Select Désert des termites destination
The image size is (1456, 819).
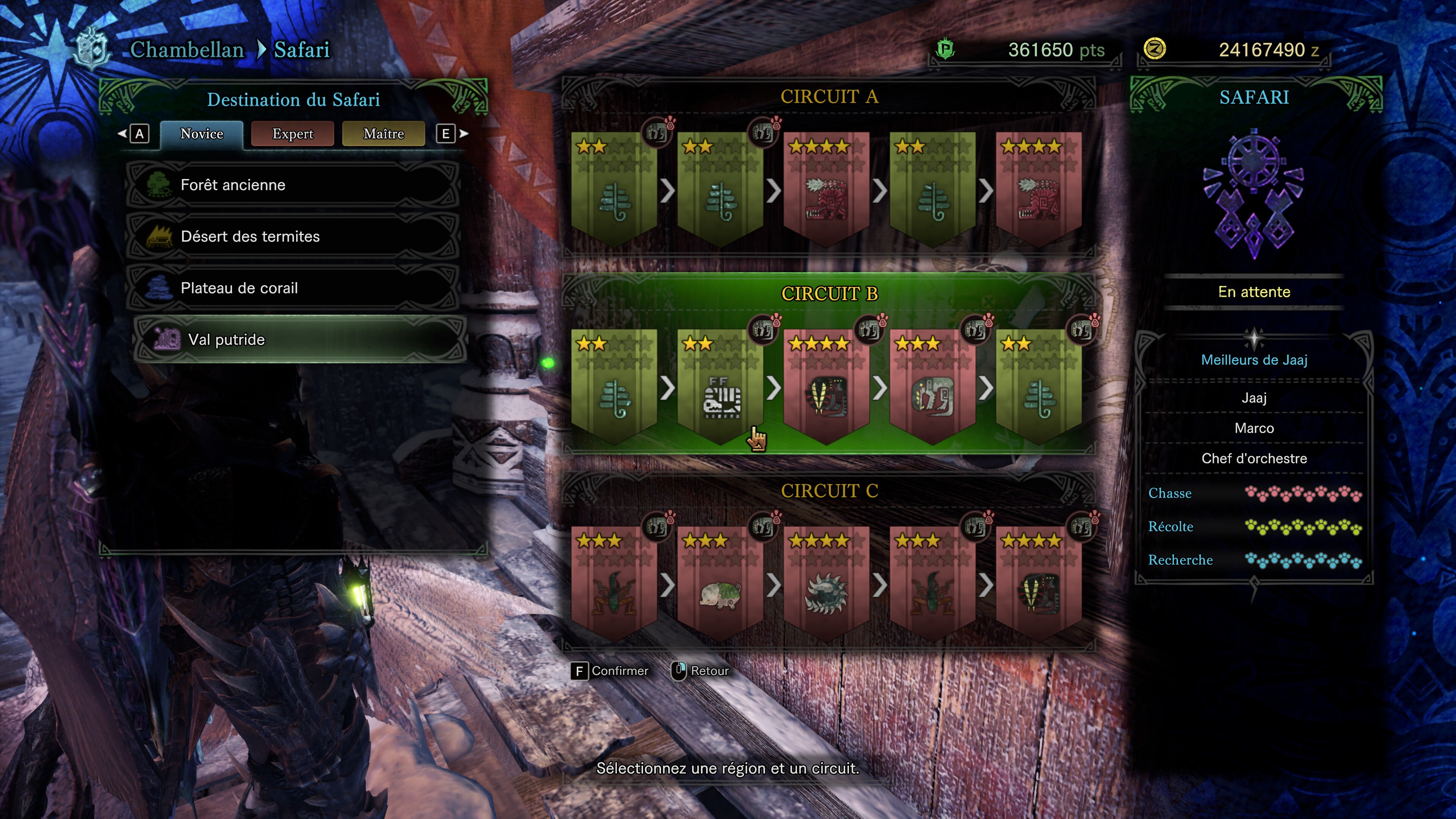[x=292, y=236]
